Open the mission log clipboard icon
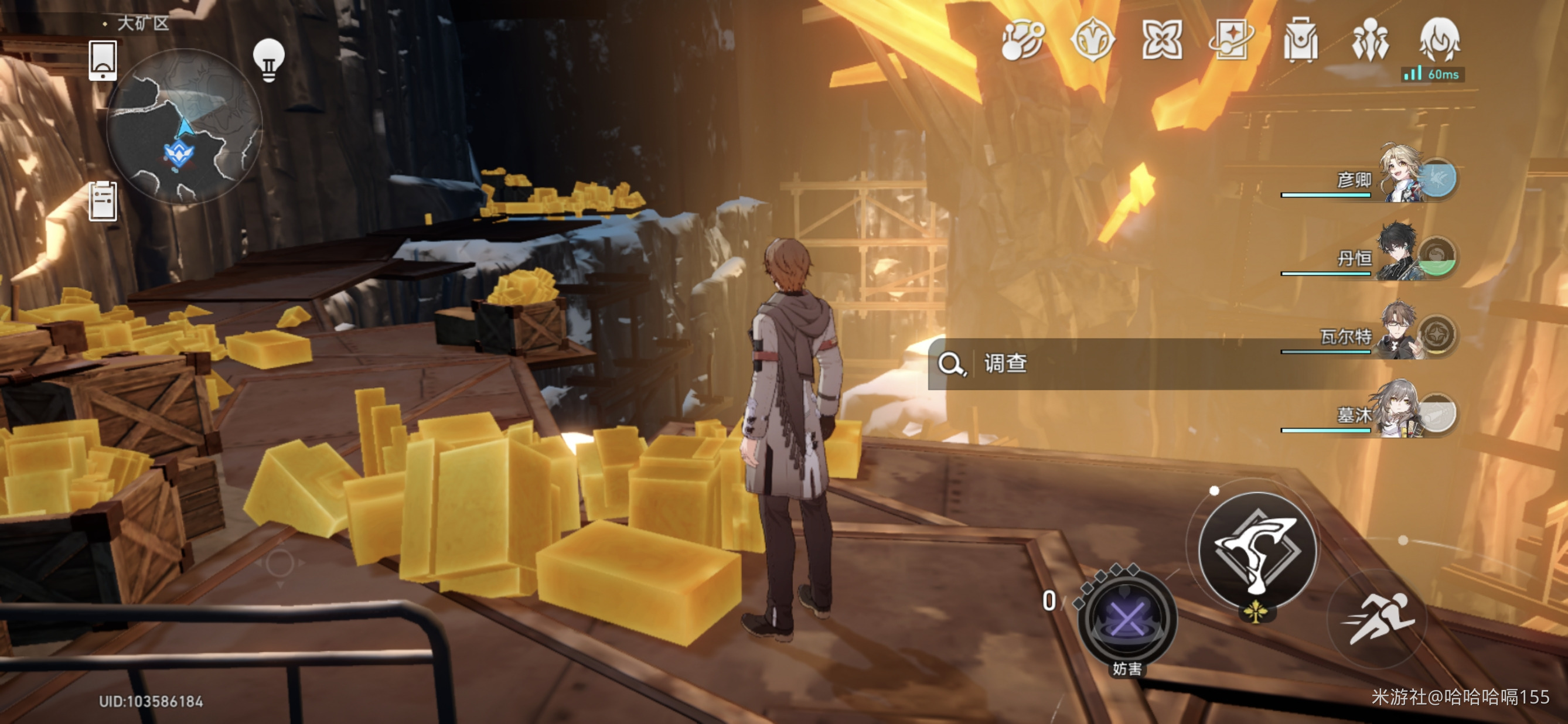Image resolution: width=1568 pixels, height=724 pixels. point(103,202)
